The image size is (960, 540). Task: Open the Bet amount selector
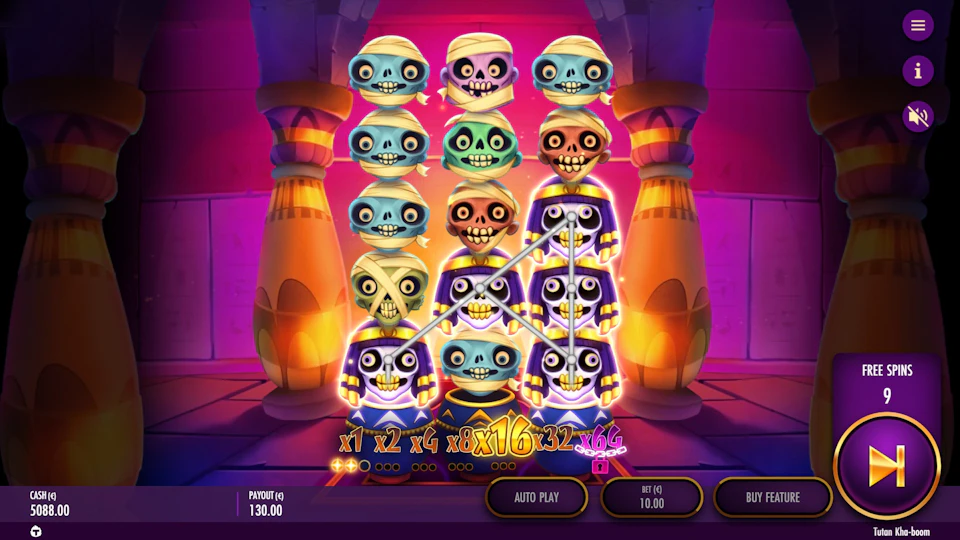point(651,497)
